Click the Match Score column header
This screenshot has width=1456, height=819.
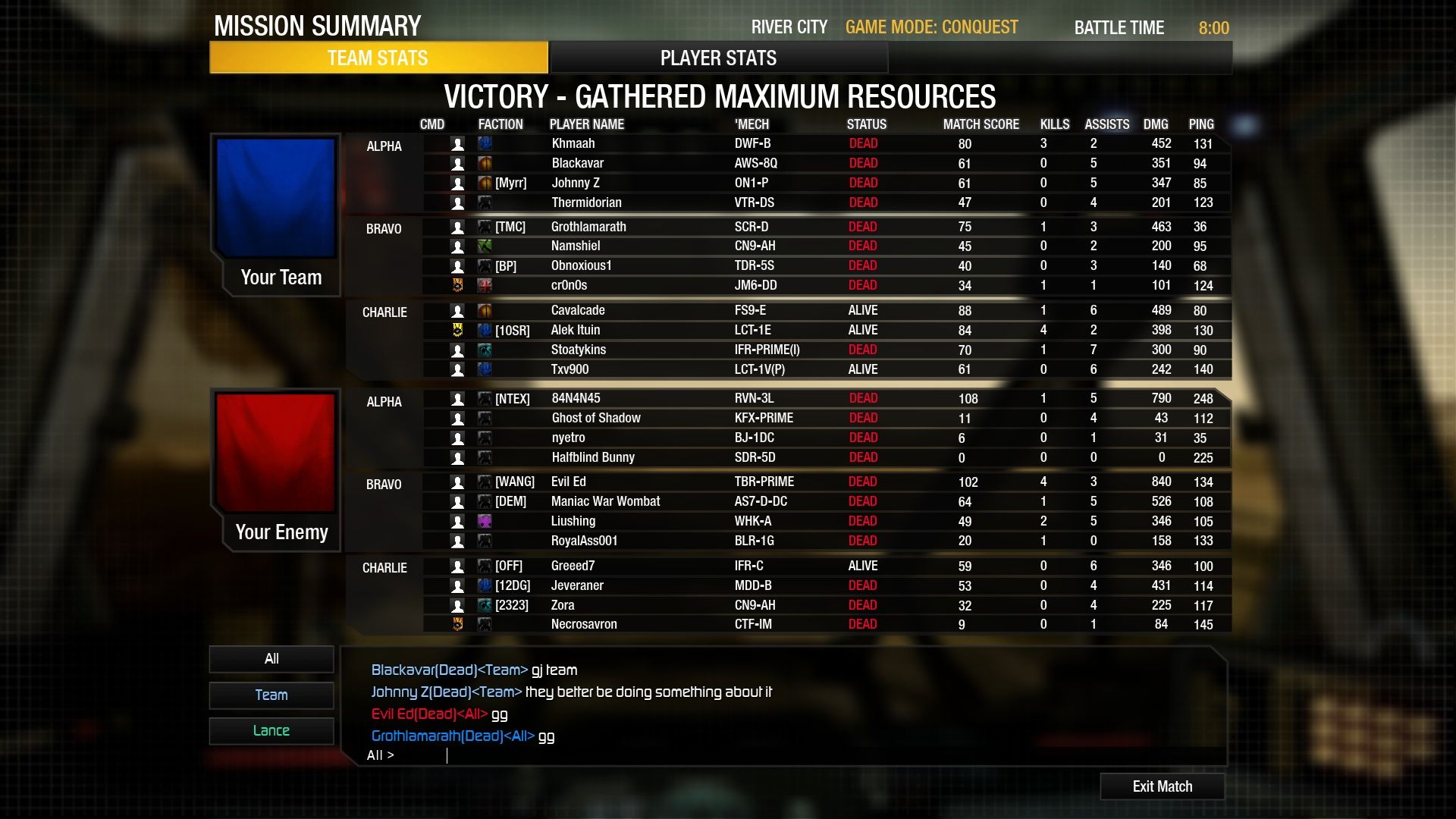click(x=981, y=124)
